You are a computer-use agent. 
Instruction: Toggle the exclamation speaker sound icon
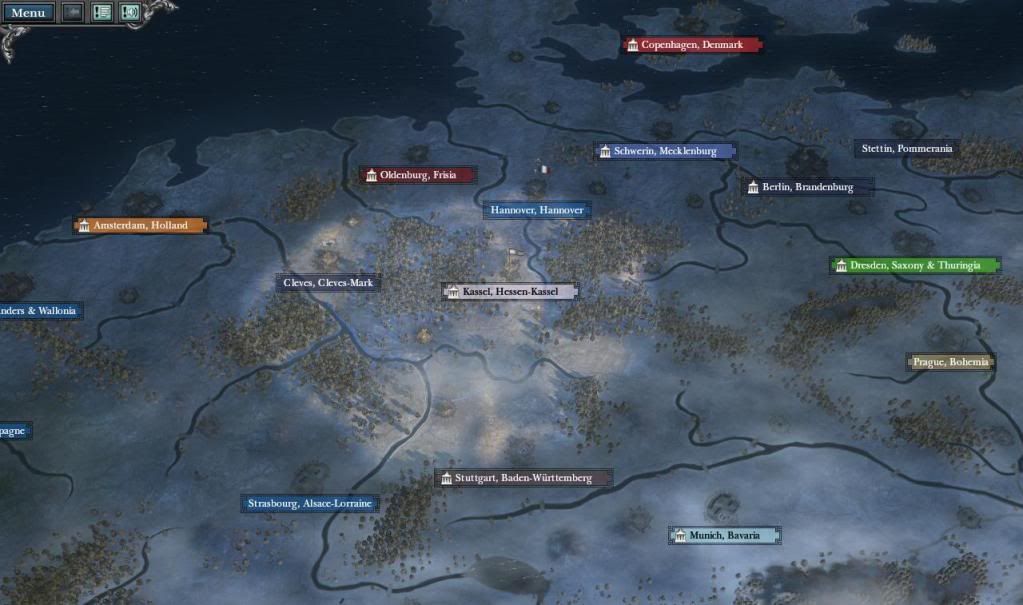point(130,13)
